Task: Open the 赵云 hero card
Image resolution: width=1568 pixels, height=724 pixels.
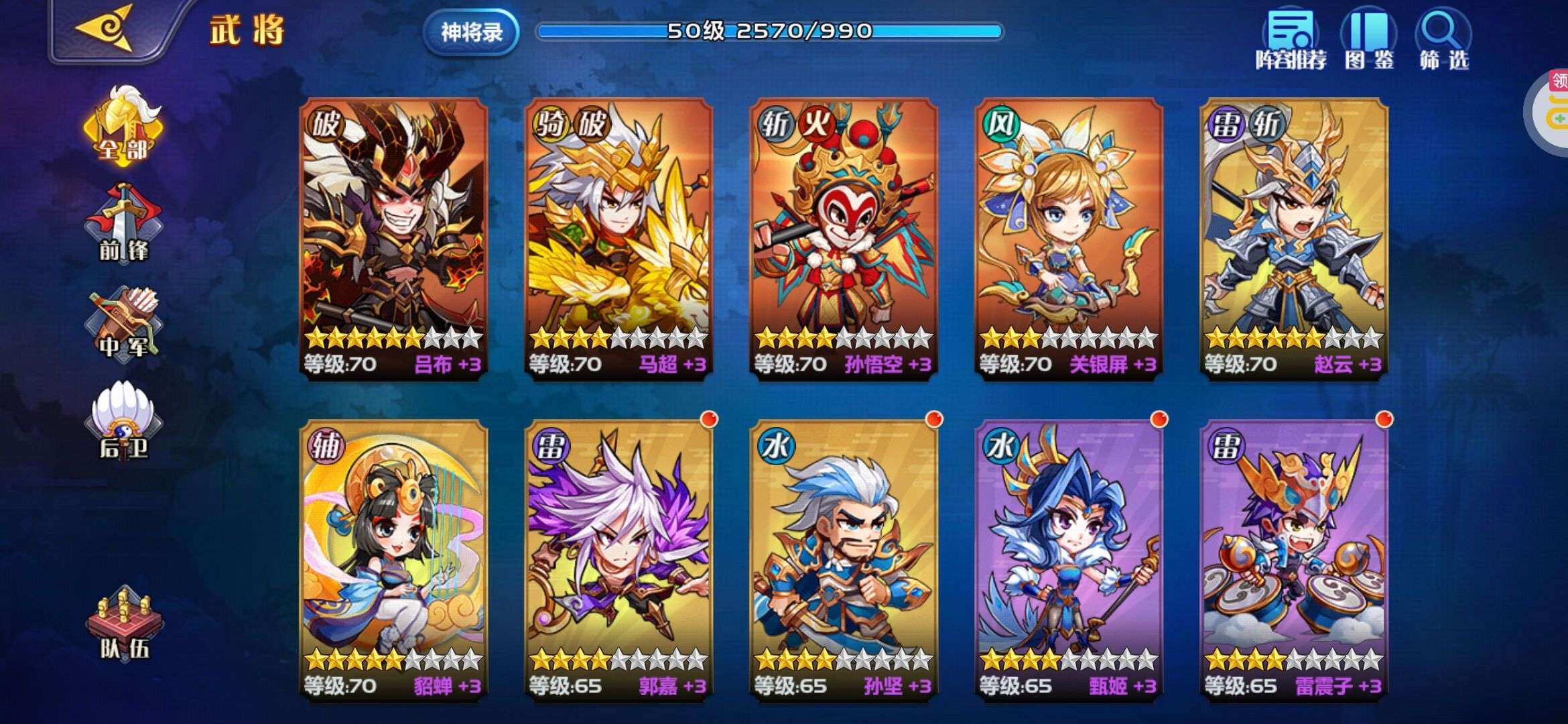Action: point(1293,238)
